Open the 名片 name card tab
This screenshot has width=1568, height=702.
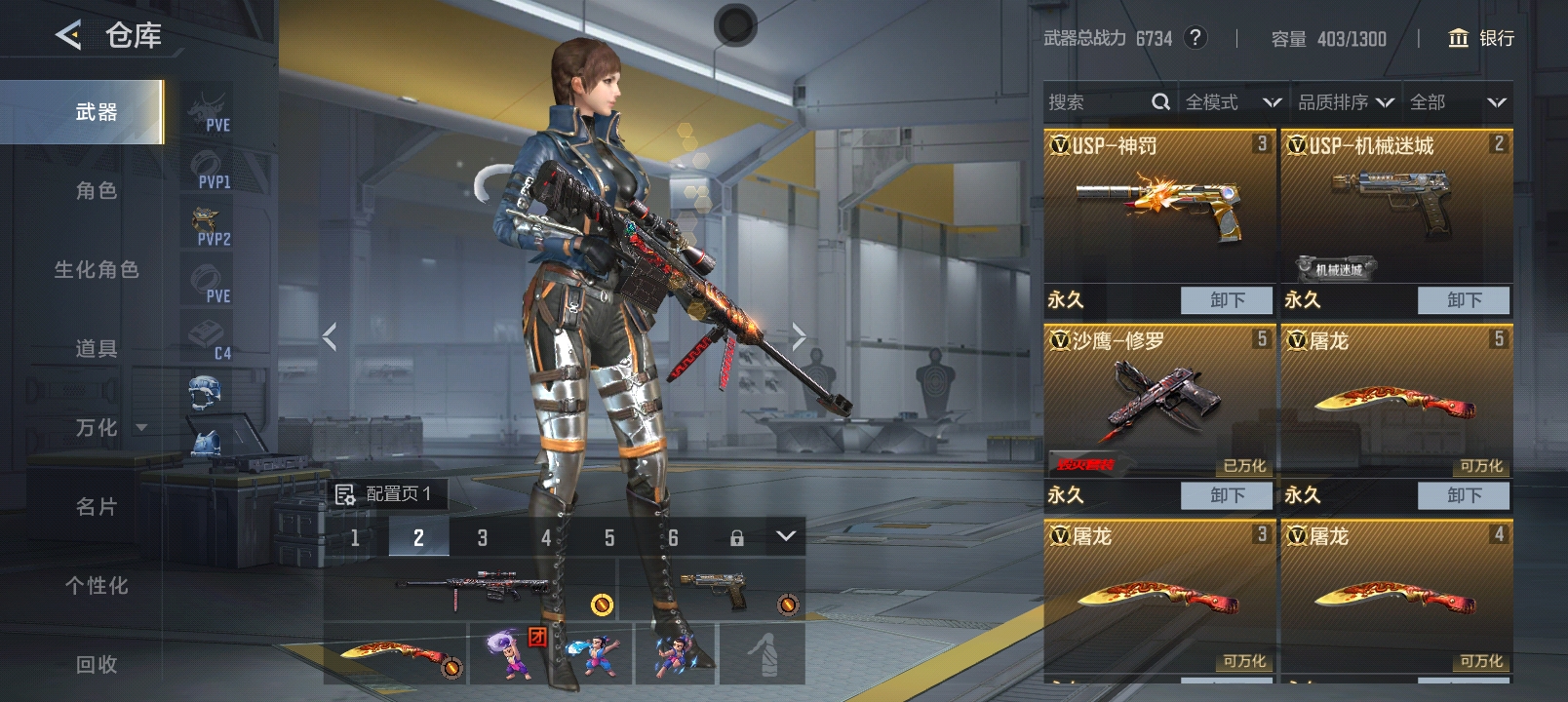point(96,507)
